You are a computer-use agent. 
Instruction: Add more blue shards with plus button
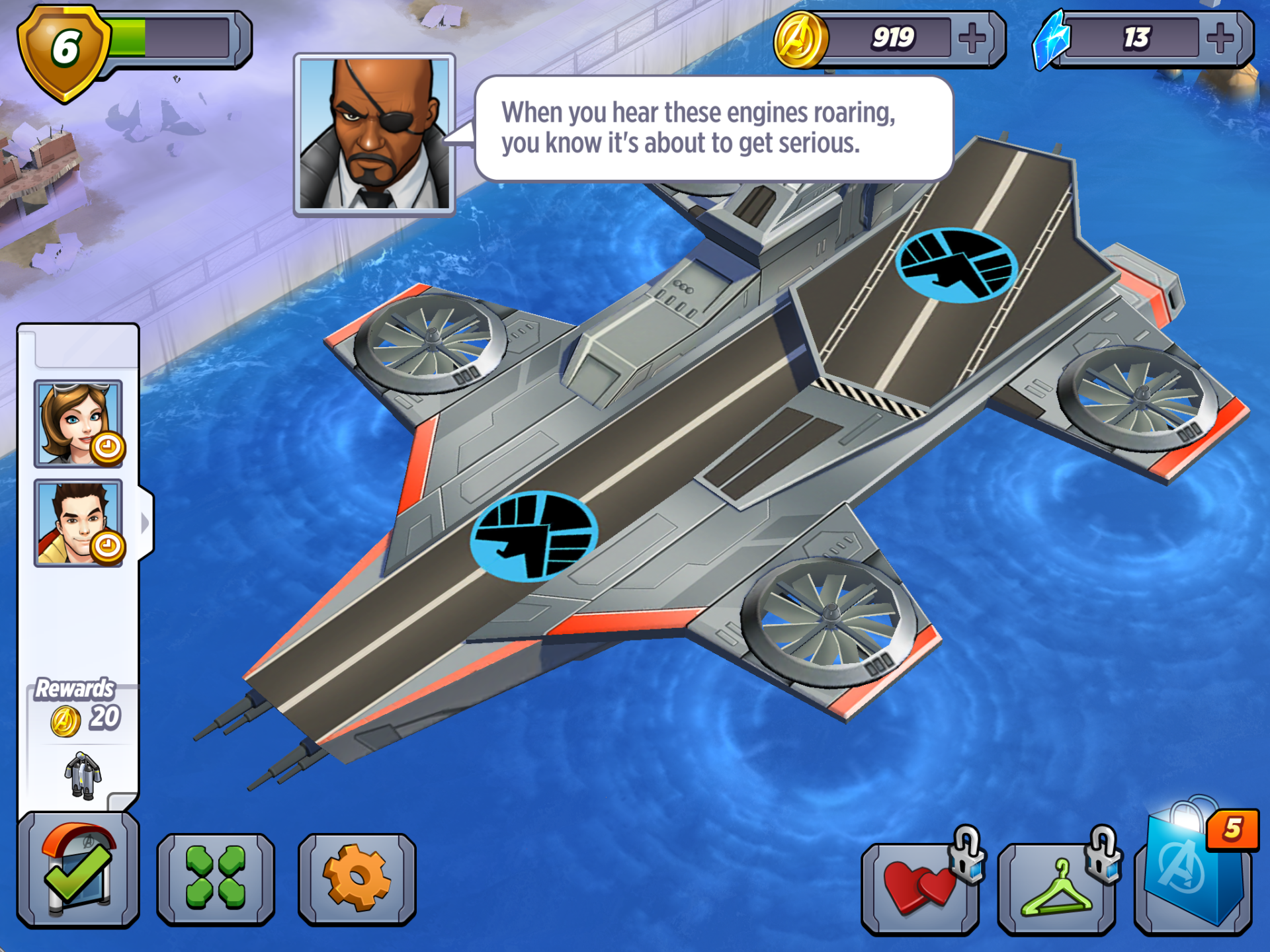click(x=1220, y=38)
